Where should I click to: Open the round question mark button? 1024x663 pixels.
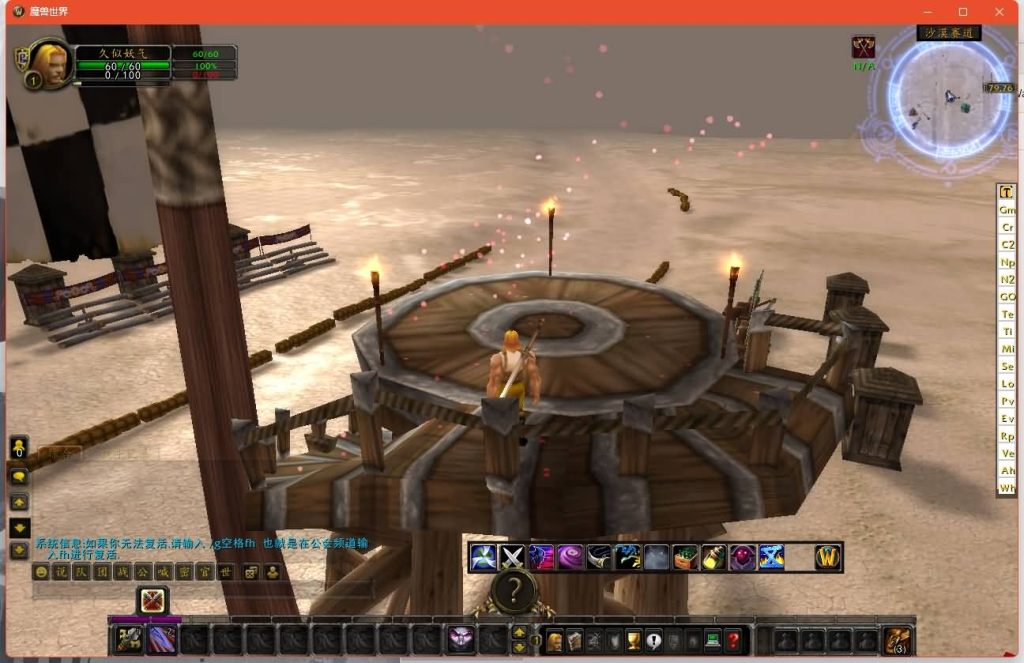click(513, 593)
